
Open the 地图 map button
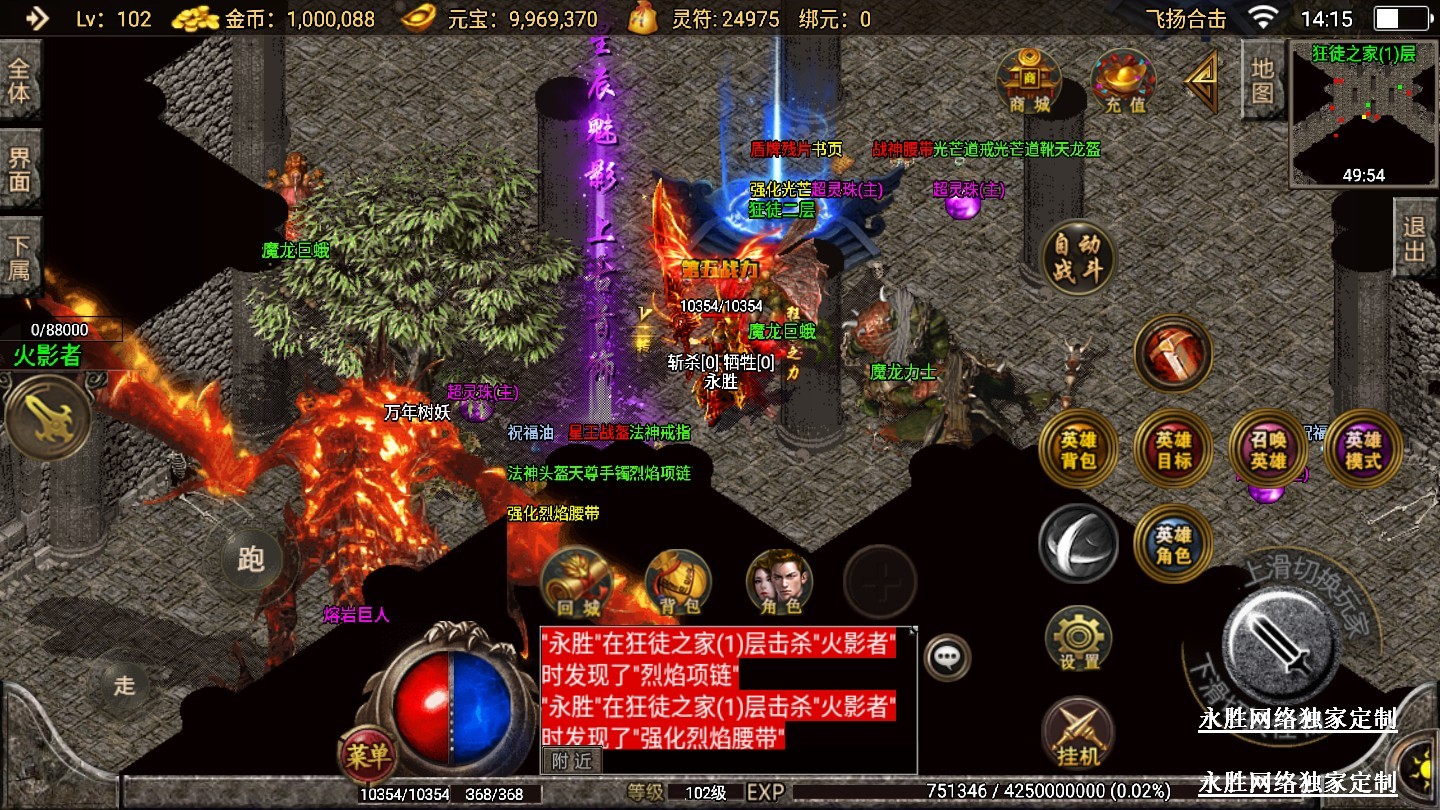pos(1263,81)
